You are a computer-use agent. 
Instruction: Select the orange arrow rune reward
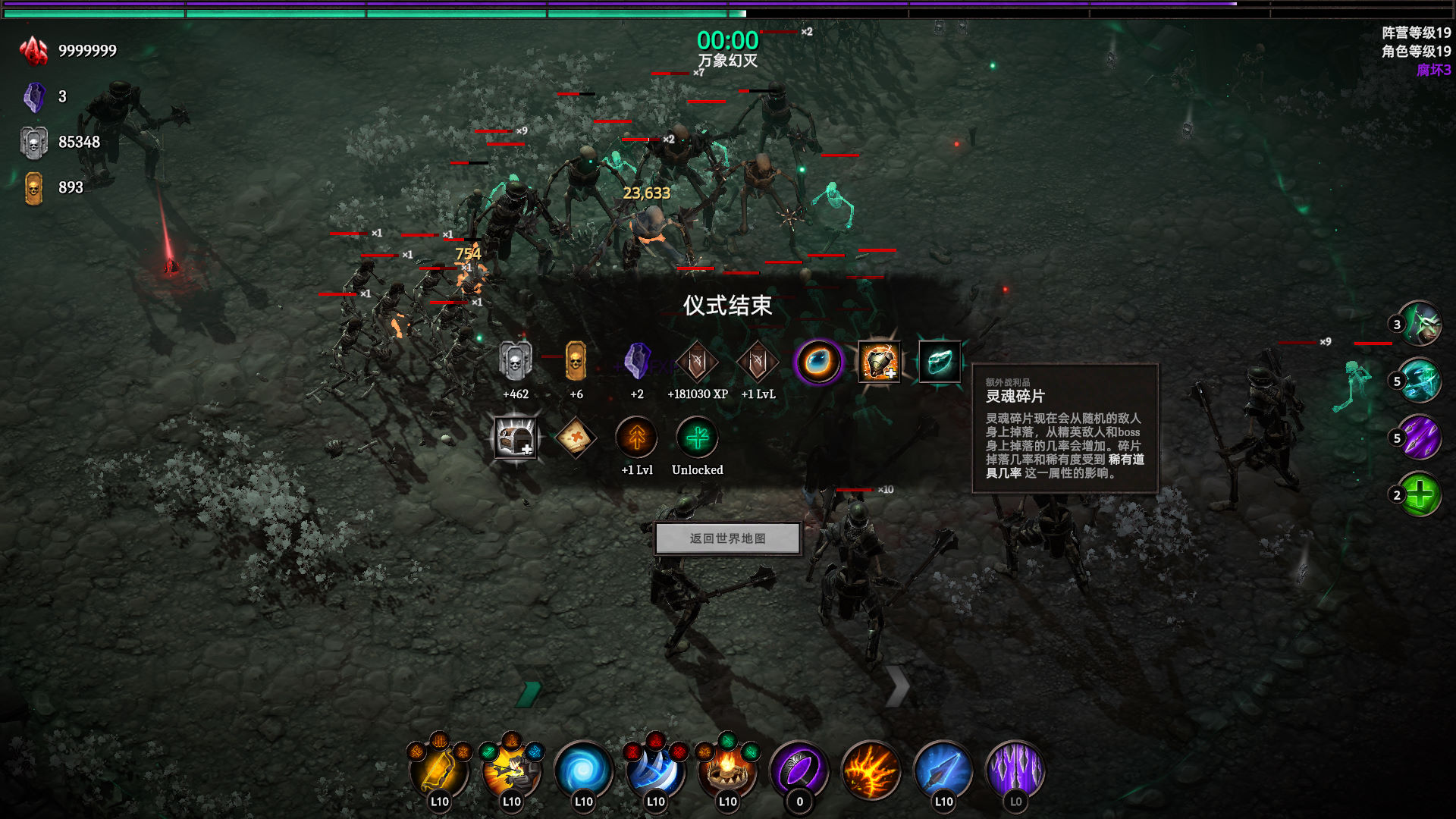coord(636,438)
